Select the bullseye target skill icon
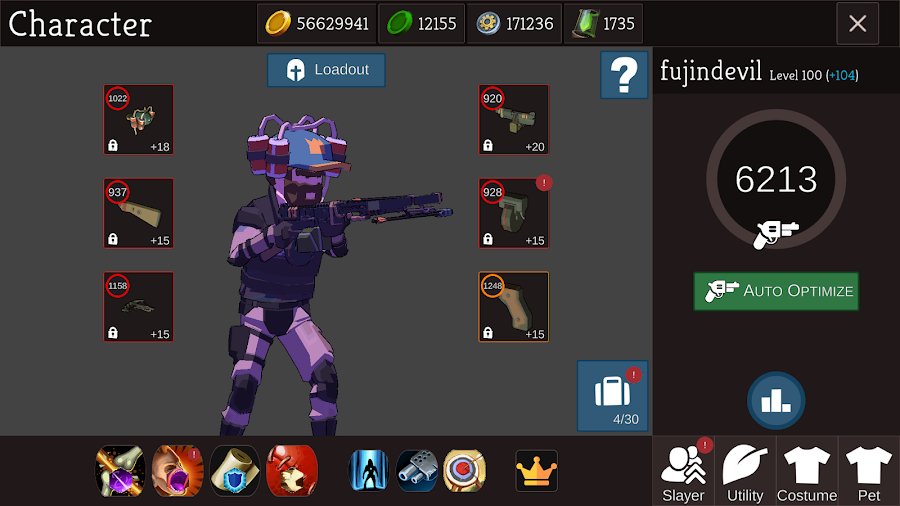The width and height of the screenshot is (900, 506). click(464, 470)
